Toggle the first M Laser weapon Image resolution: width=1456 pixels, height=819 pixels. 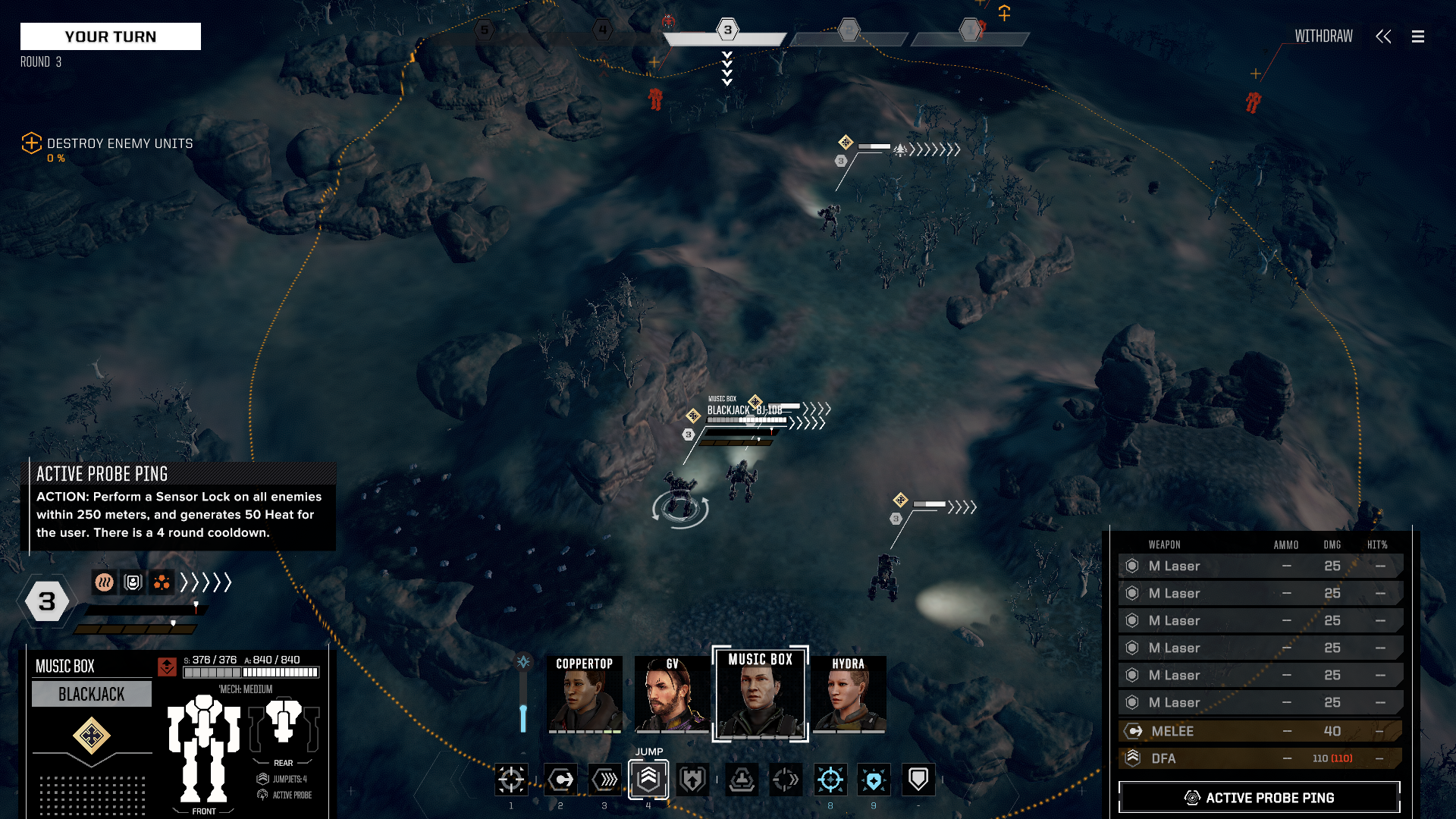(1259, 566)
